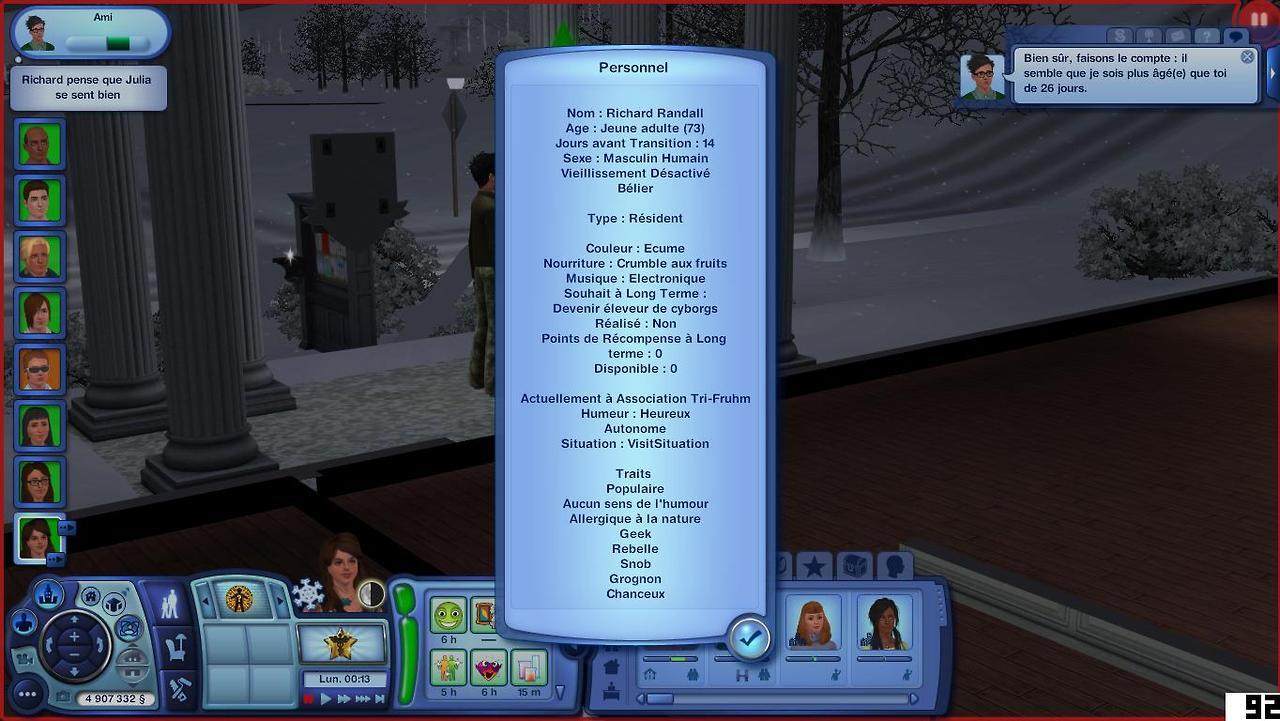The image size is (1280, 721).
Task: Select the dark-haired woman relationship portrait
Action: coord(884,622)
